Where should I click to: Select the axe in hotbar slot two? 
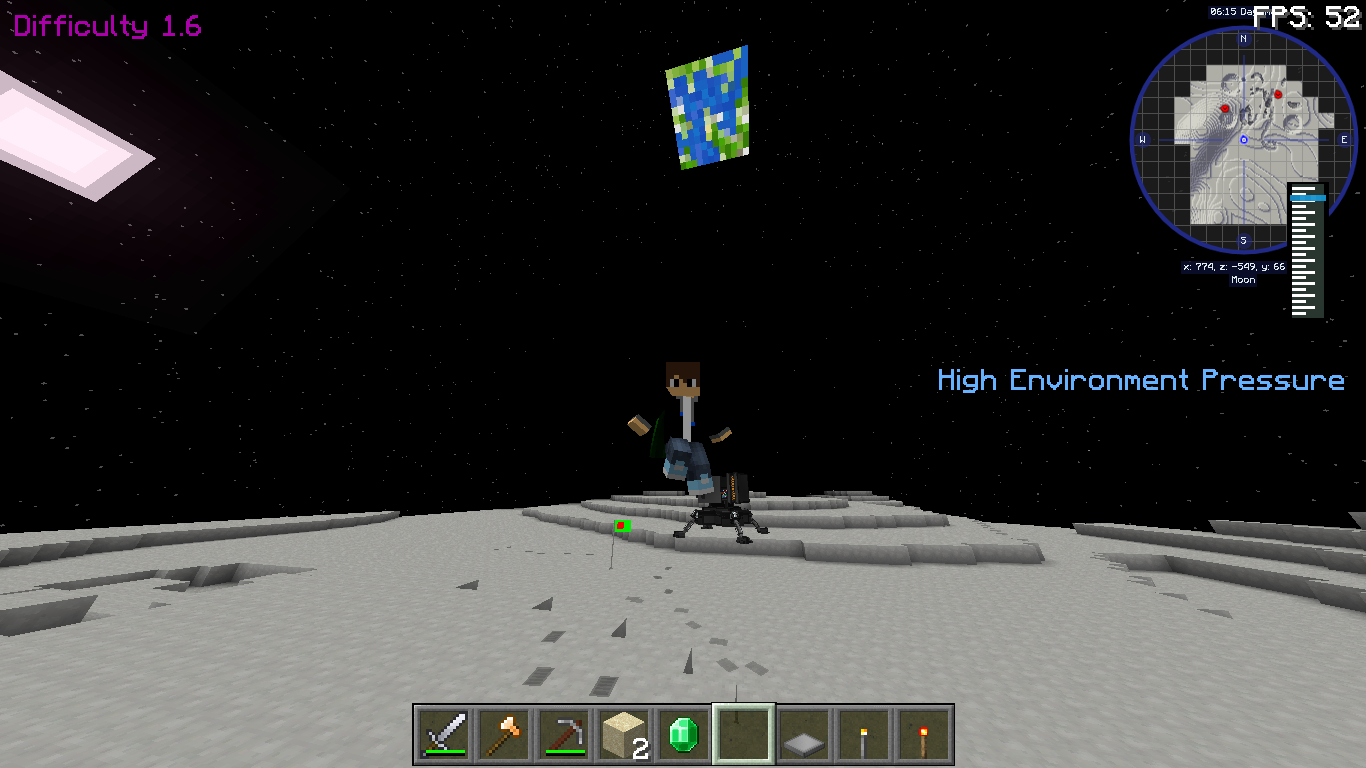tap(504, 734)
